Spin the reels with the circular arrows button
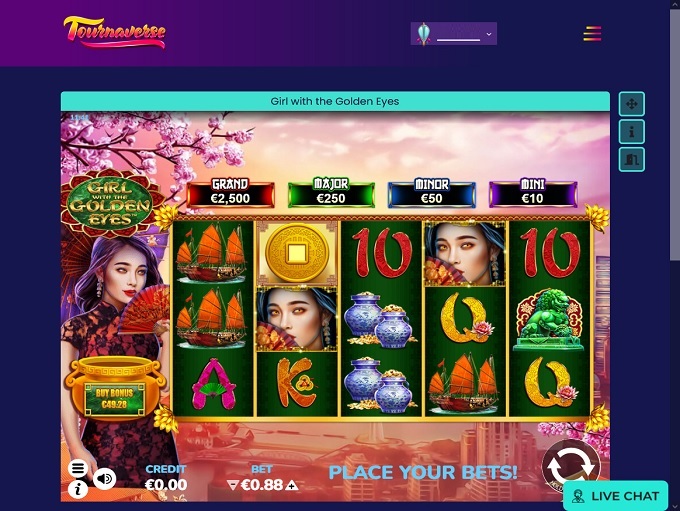The height and width of the screenshot is (511, 680). point(571,466)
